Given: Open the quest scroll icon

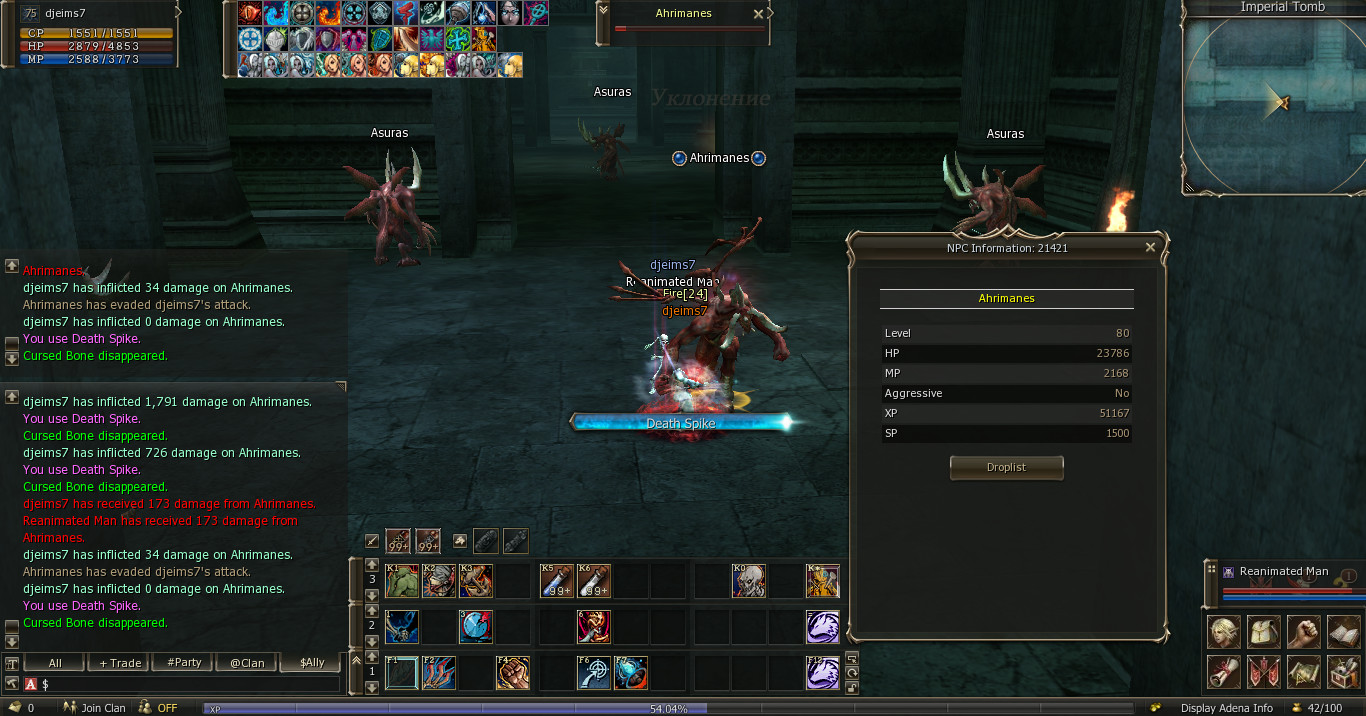Looking at the screenshot, I should coord(1224,672).
